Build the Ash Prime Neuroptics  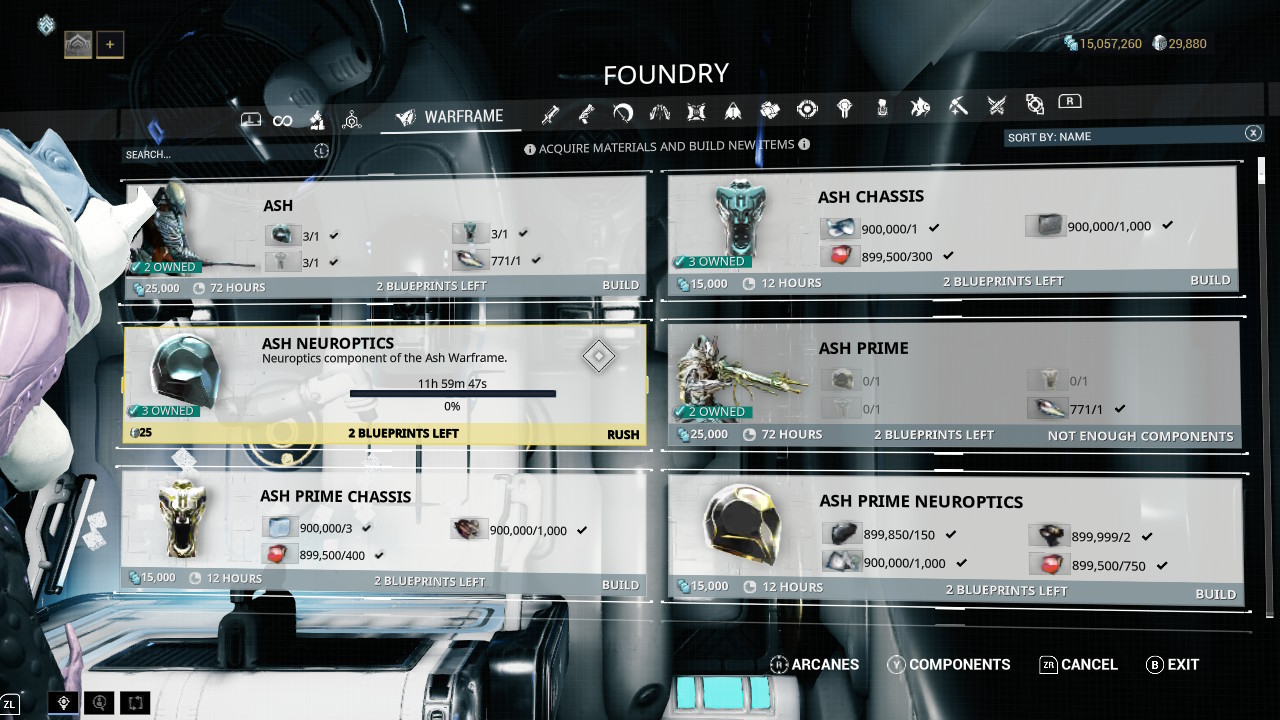coord(1215,594)
